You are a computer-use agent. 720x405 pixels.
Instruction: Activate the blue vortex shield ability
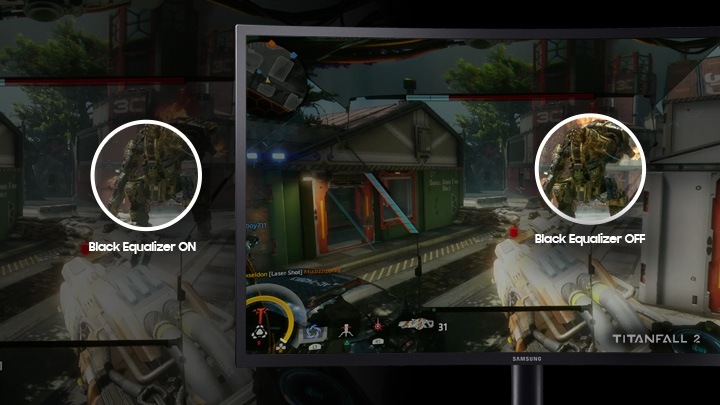(313, 332)
